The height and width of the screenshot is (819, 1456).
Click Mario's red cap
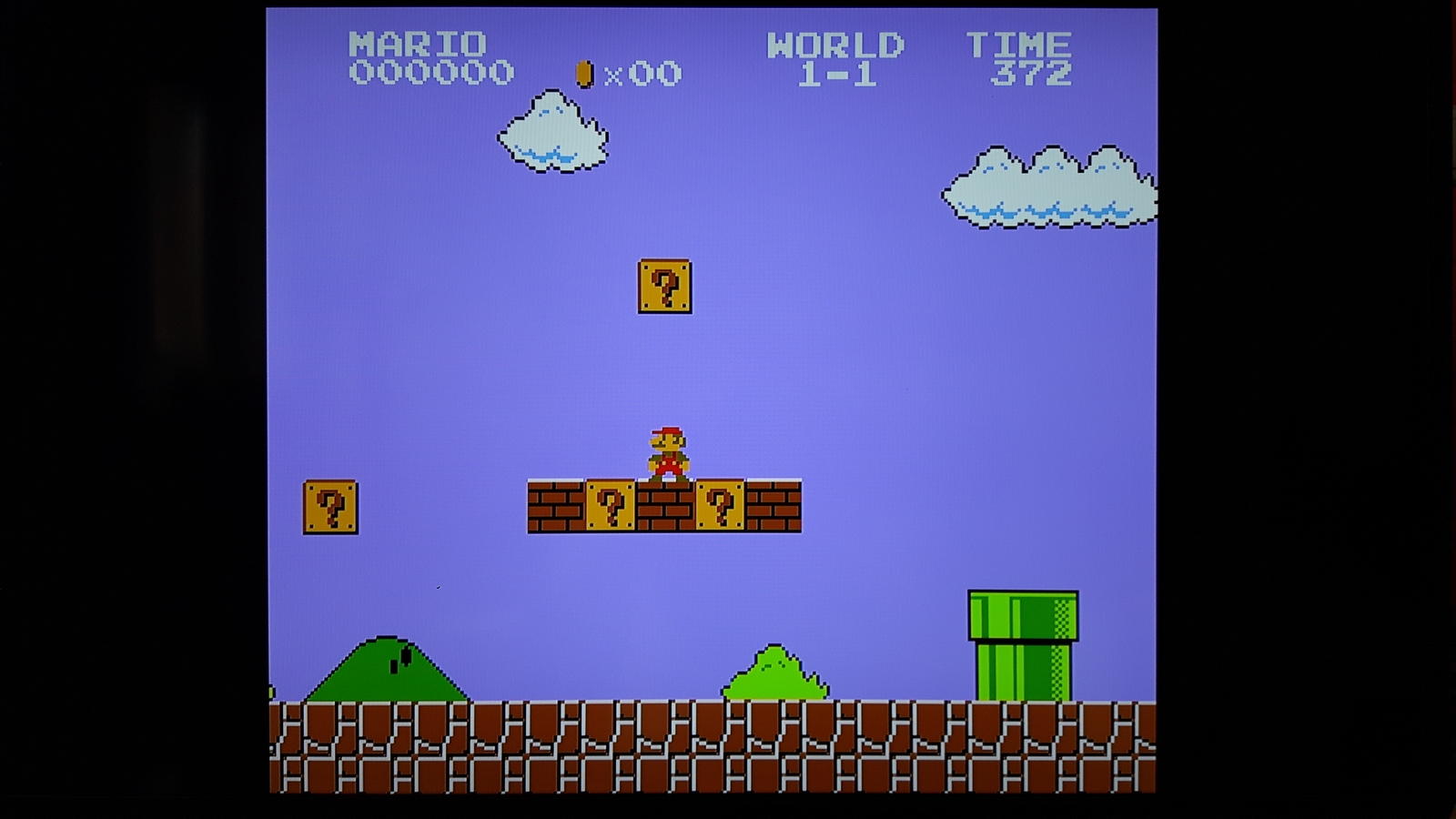tap(665, 430)
